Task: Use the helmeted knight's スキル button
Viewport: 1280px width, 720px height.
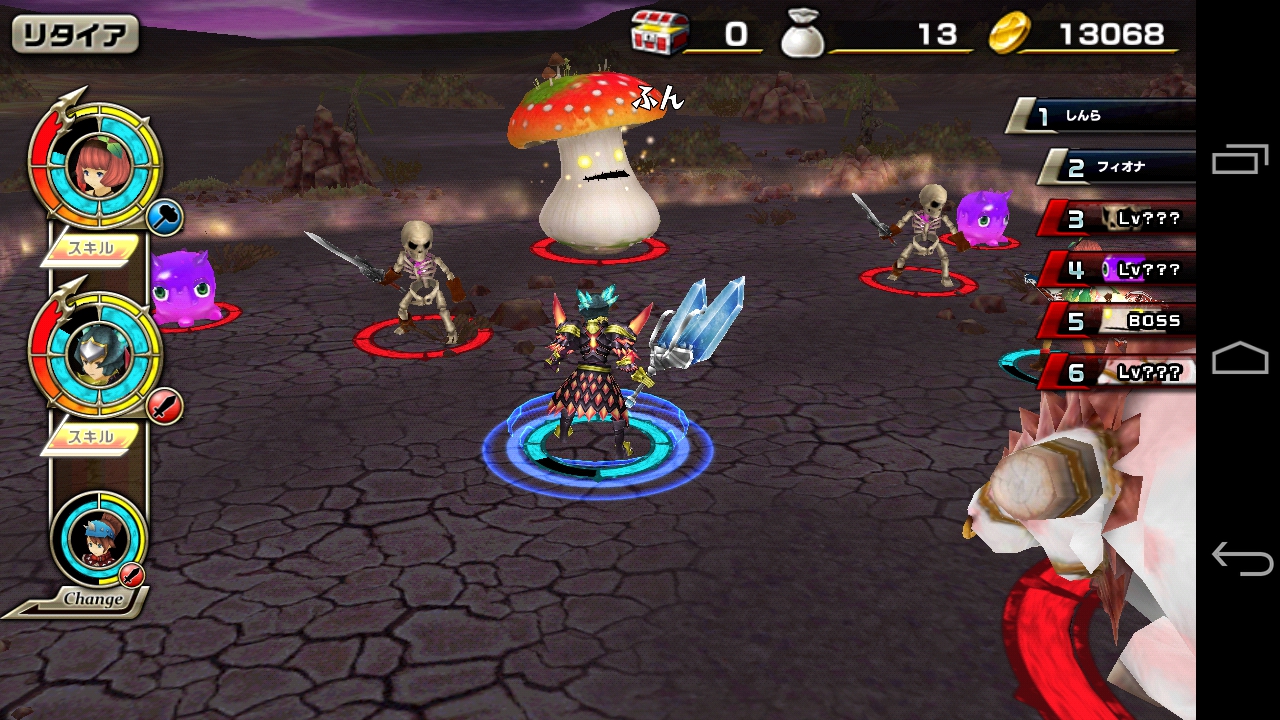Action: (92, 436)
